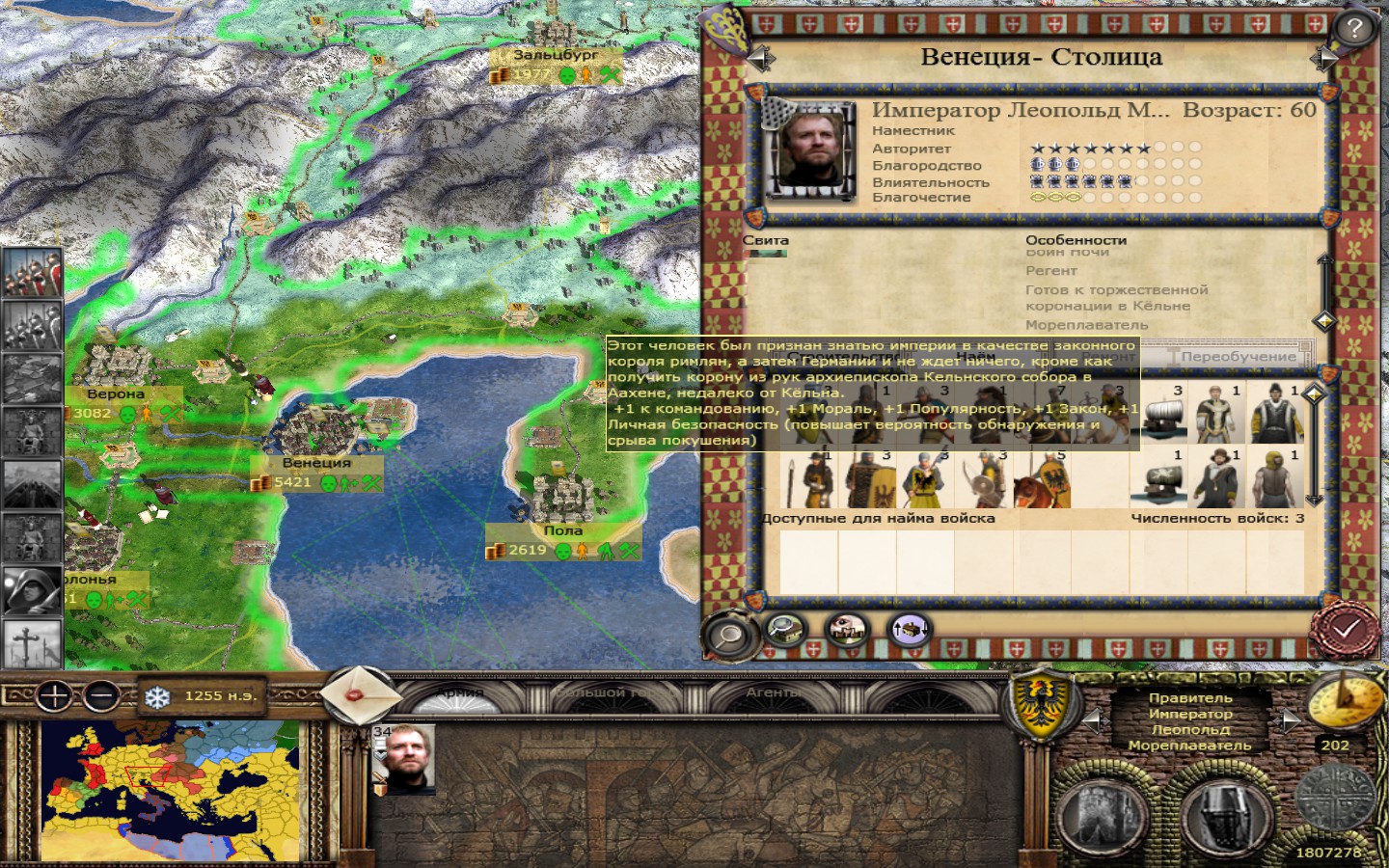Viewport: 1389px width, 868px height.
Task: Open the help question mark button
Action: [1354, 28]
